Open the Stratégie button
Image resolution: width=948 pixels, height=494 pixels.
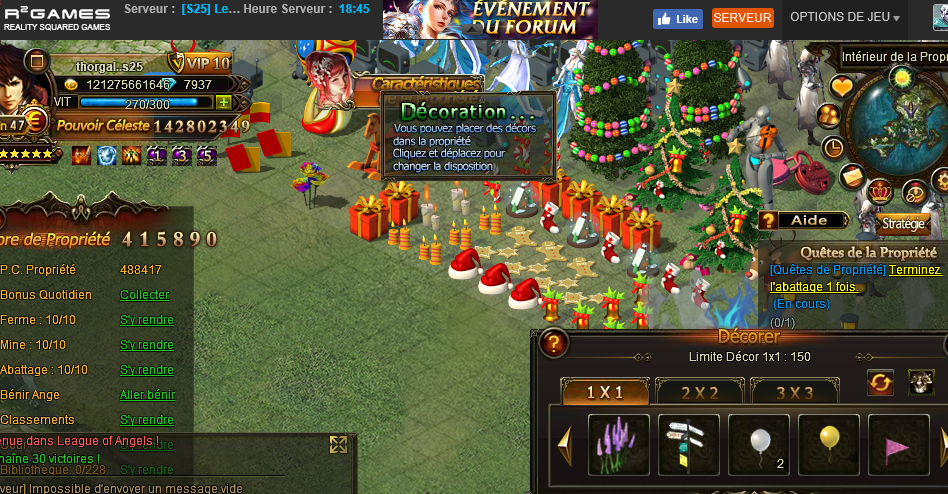(x=902, y=224)
